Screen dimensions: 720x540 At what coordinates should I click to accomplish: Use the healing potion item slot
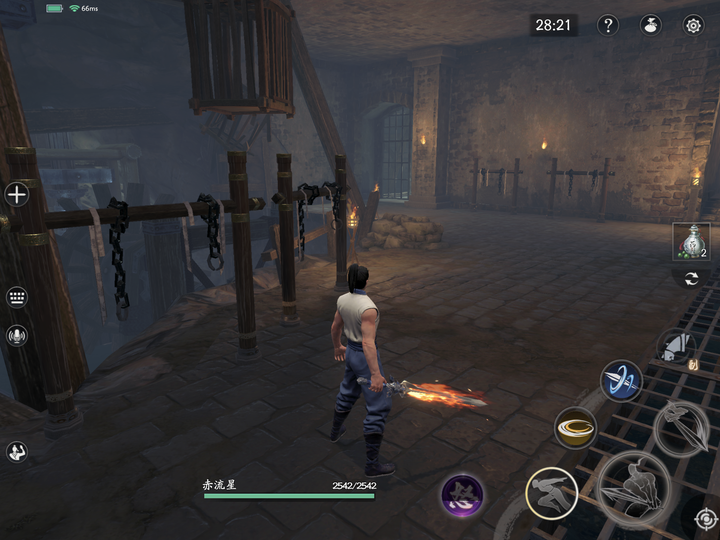(x=690, y=241)
